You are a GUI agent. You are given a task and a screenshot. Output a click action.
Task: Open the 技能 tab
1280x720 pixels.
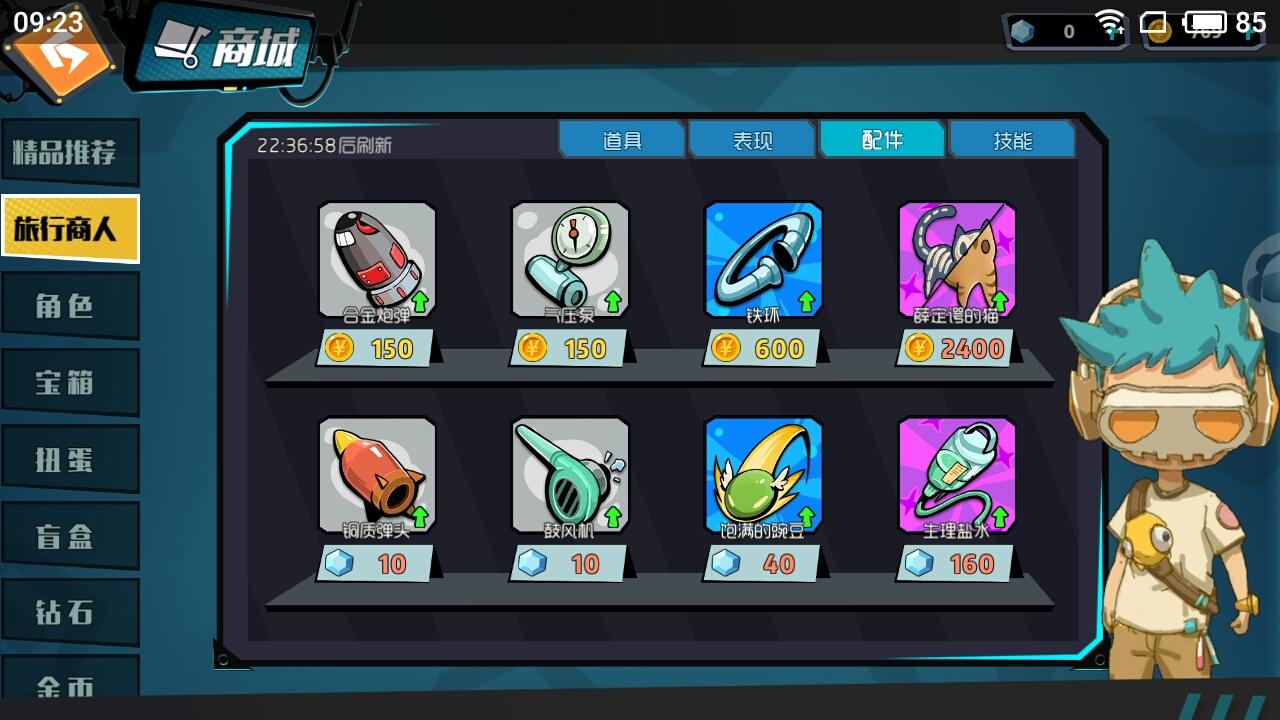pyautogui.click(x=1013, y=140)
